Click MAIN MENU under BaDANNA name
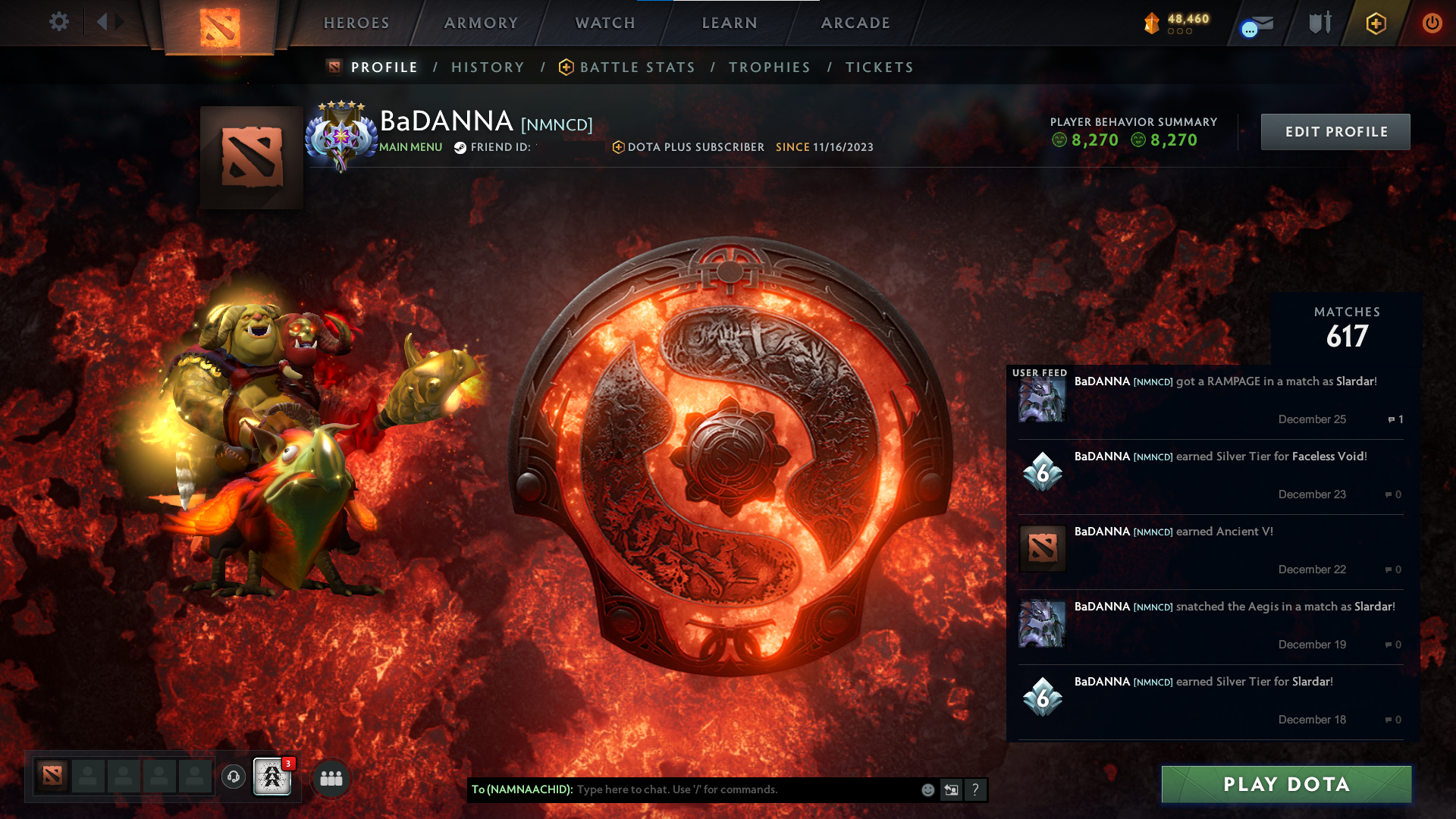The image size is (1456, 819). [x=410, y=147]
